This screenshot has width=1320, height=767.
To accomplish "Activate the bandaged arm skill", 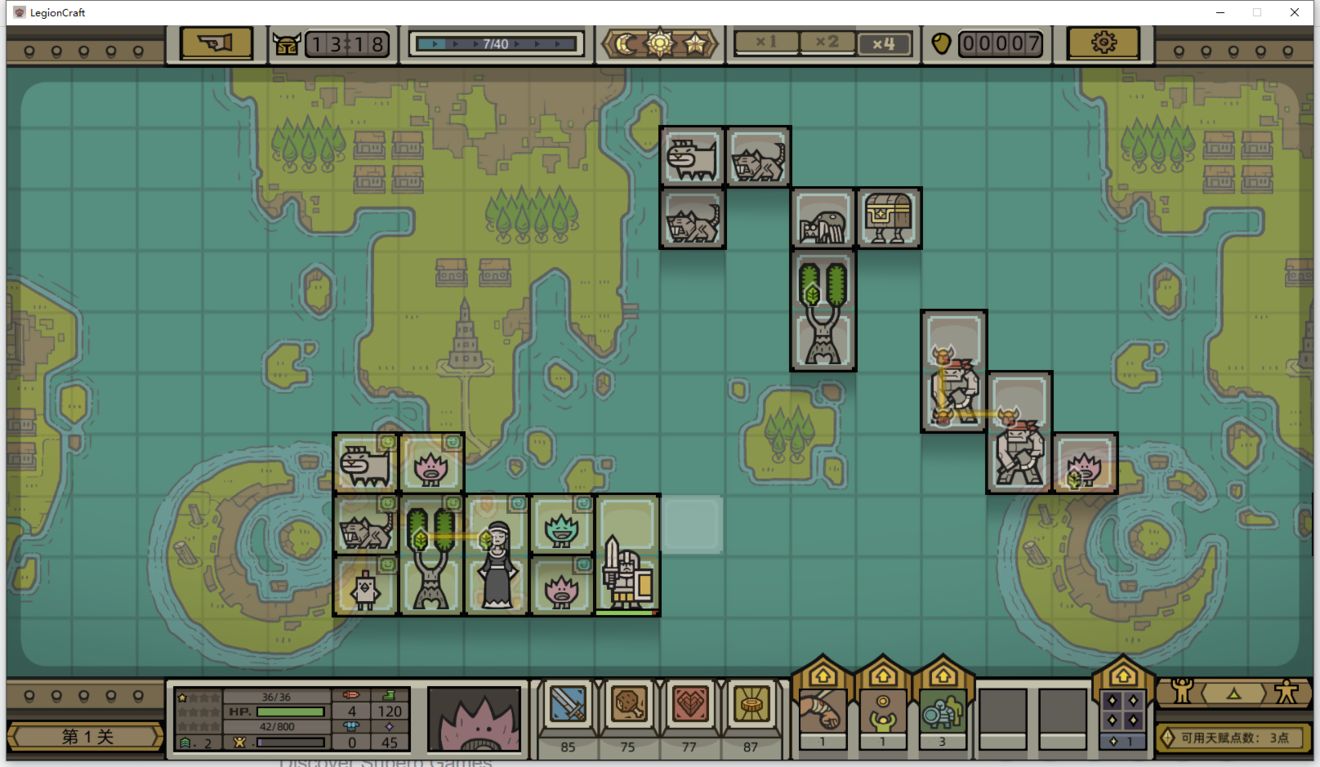I will click(822, 711).
